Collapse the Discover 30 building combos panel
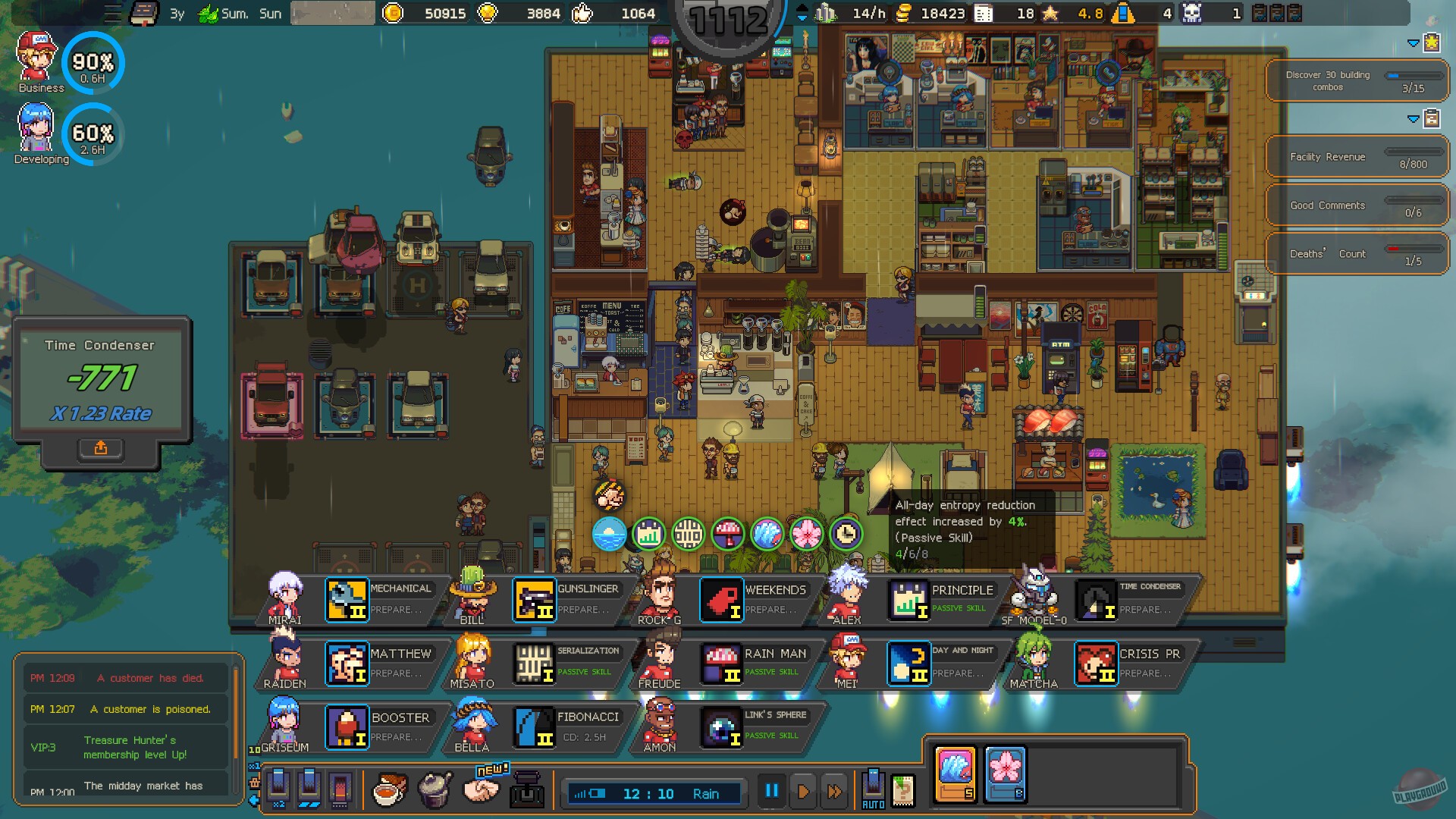The height and width of the screenshot is (819, 1456). coord(1414,43)
